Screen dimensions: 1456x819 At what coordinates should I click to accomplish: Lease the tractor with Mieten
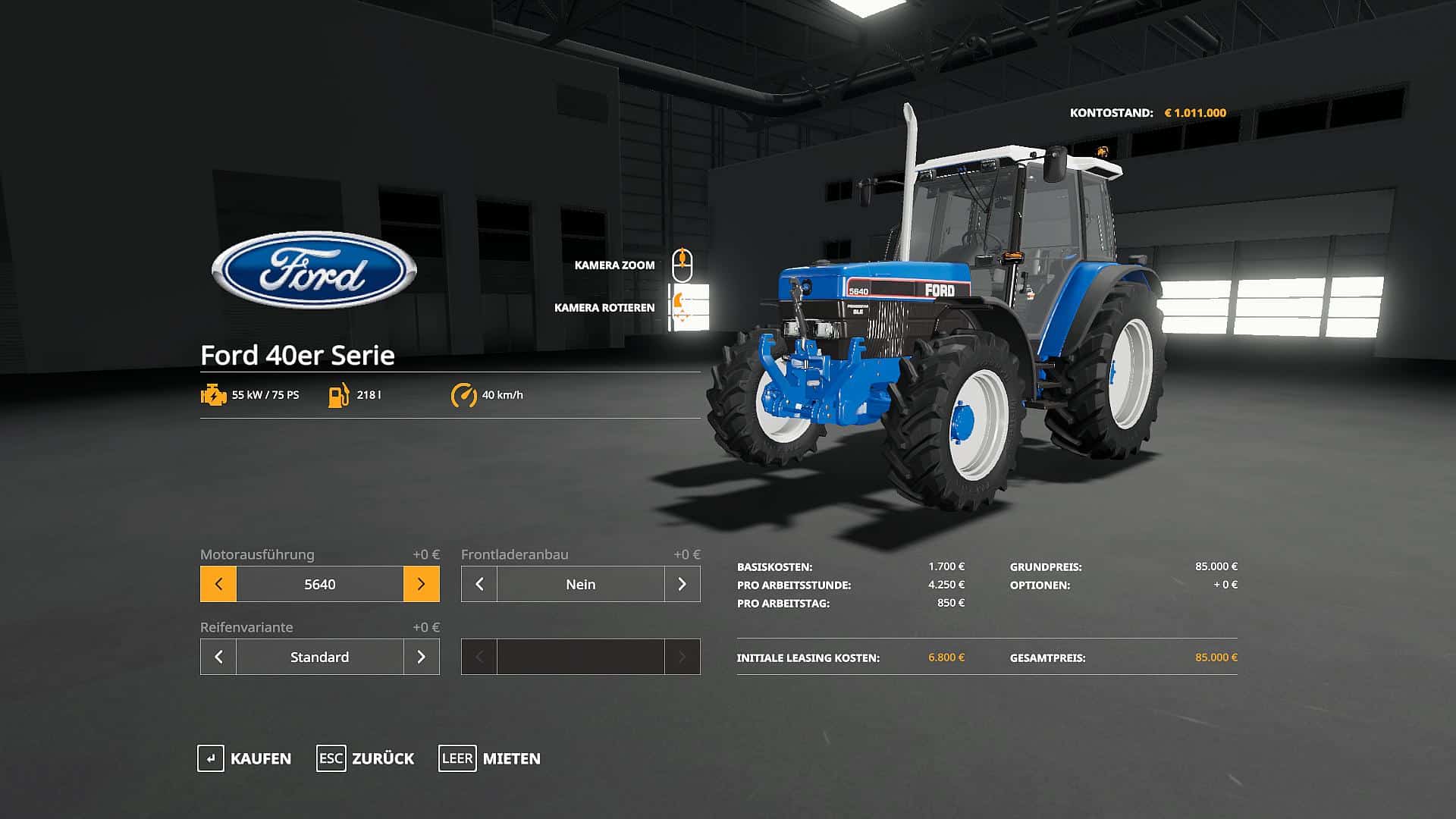490,758
